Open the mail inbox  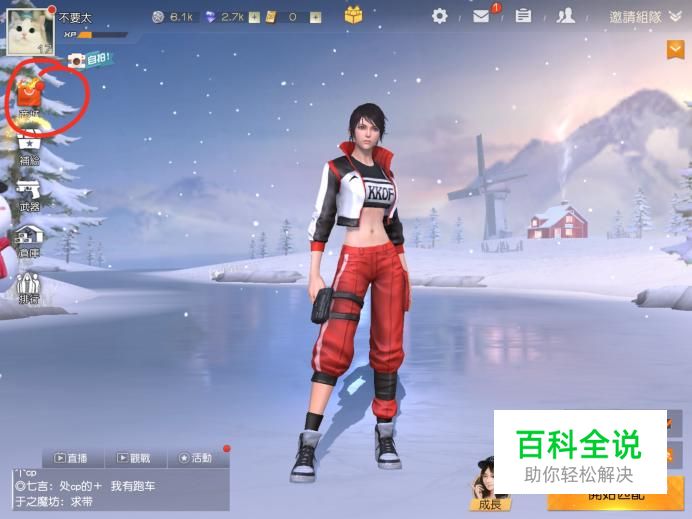[x=481, y=16]
